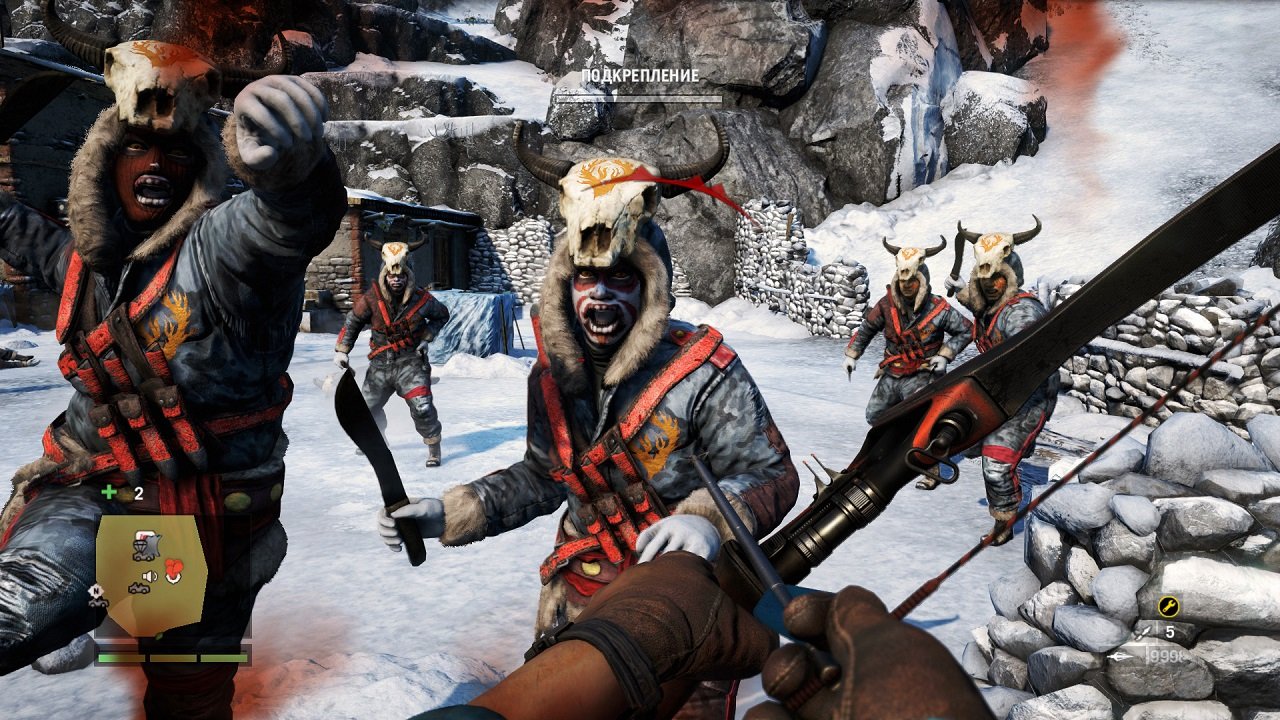
Task: Click the vehicle icon at the minimap's left edge
Action: pyautogui.click(x=97, y=604)
